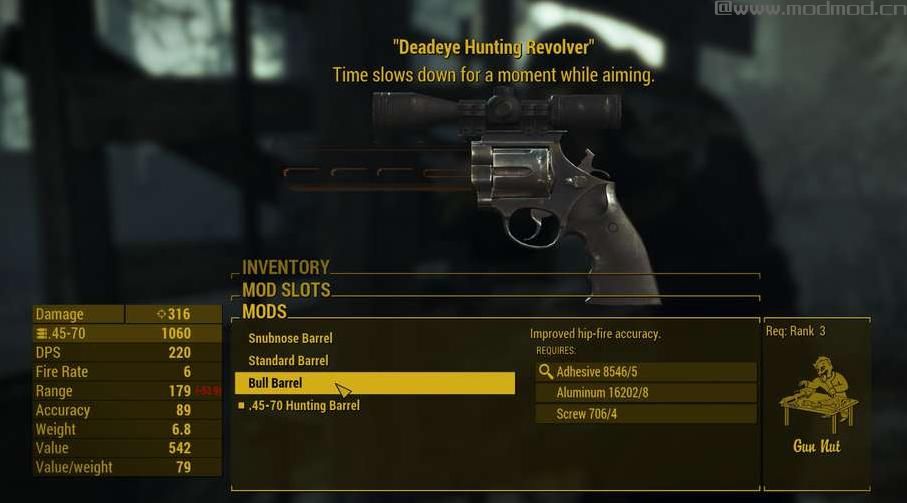Select the Snubnose Barrel mod

pyautogui.click(x=290, y=338)
